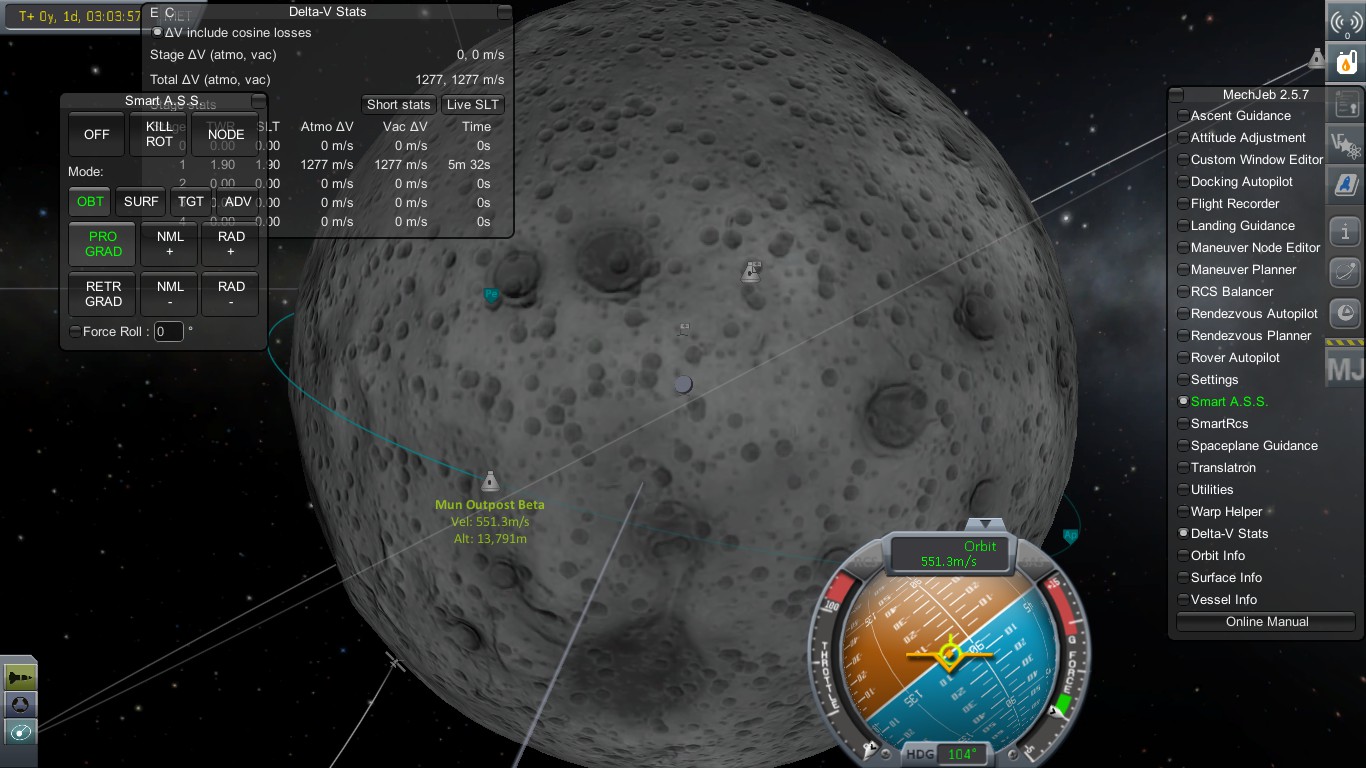
Task: Open the Docking Autopilot window
Action: (x=1241, y=182)
